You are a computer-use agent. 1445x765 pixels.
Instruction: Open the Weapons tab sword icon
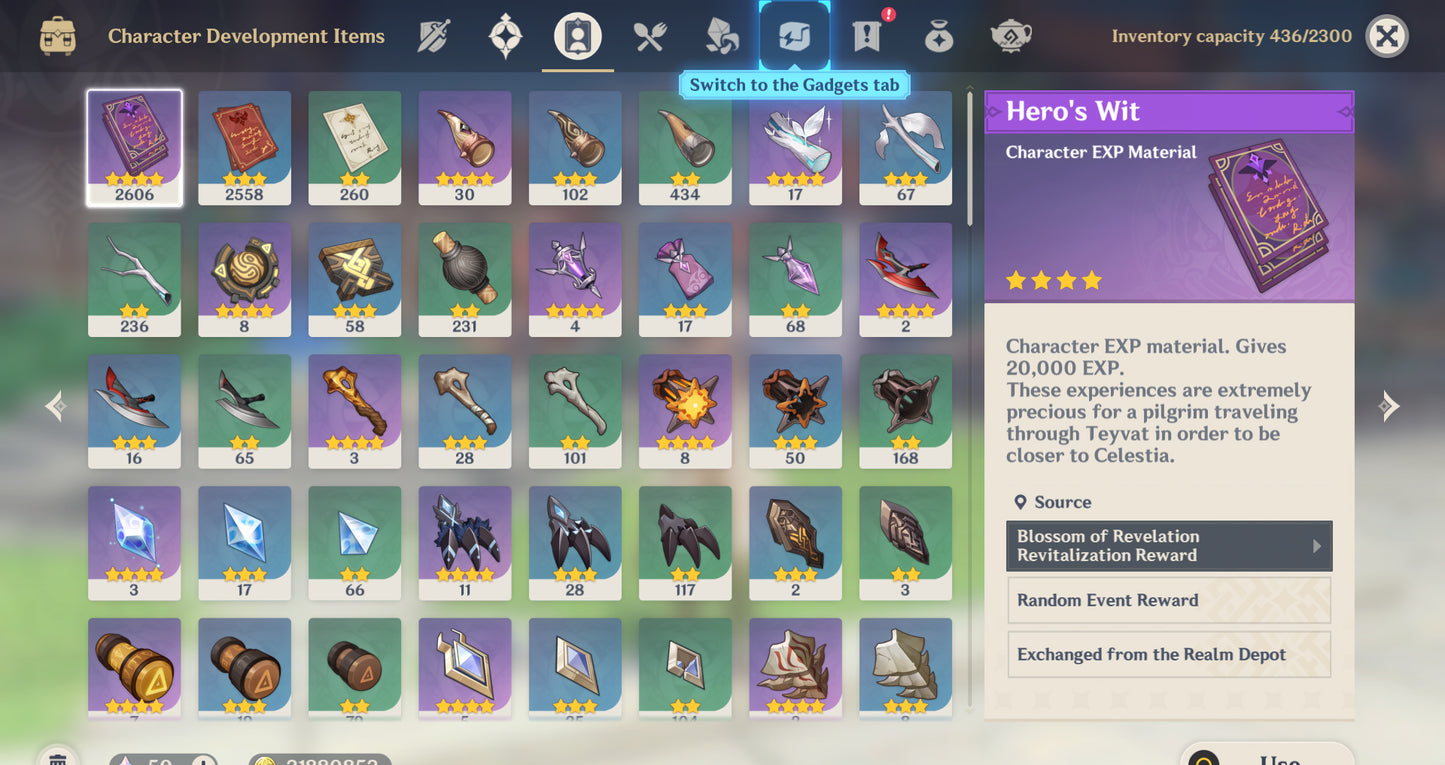[435, 35]
